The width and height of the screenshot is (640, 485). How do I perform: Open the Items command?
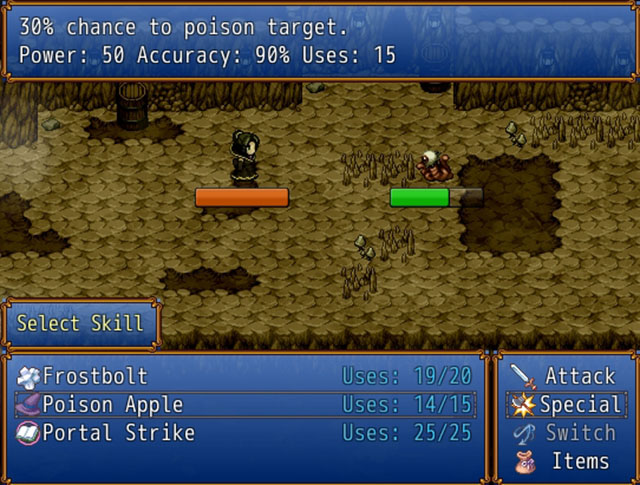pyautogui.click(x=579, y=461)
